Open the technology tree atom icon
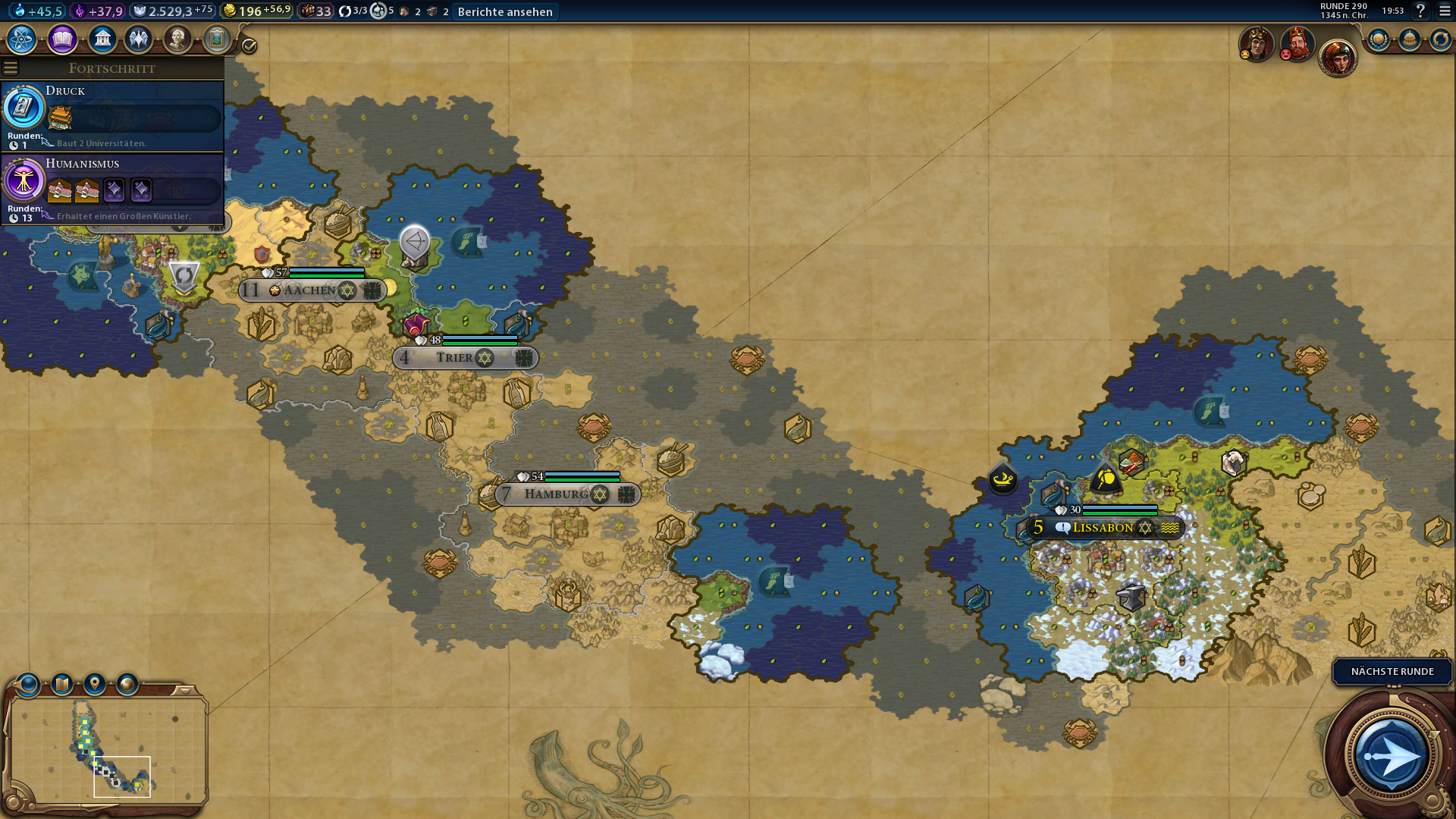Screen dimensions: 1456x819 tap(22, 39)
